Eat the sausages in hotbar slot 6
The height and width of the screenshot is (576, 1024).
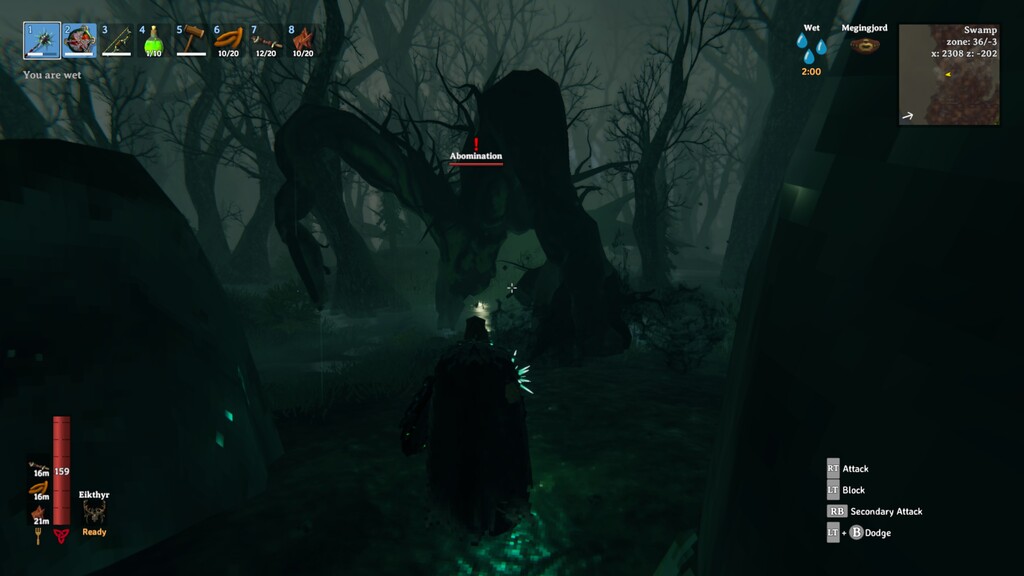coord(229,41)
